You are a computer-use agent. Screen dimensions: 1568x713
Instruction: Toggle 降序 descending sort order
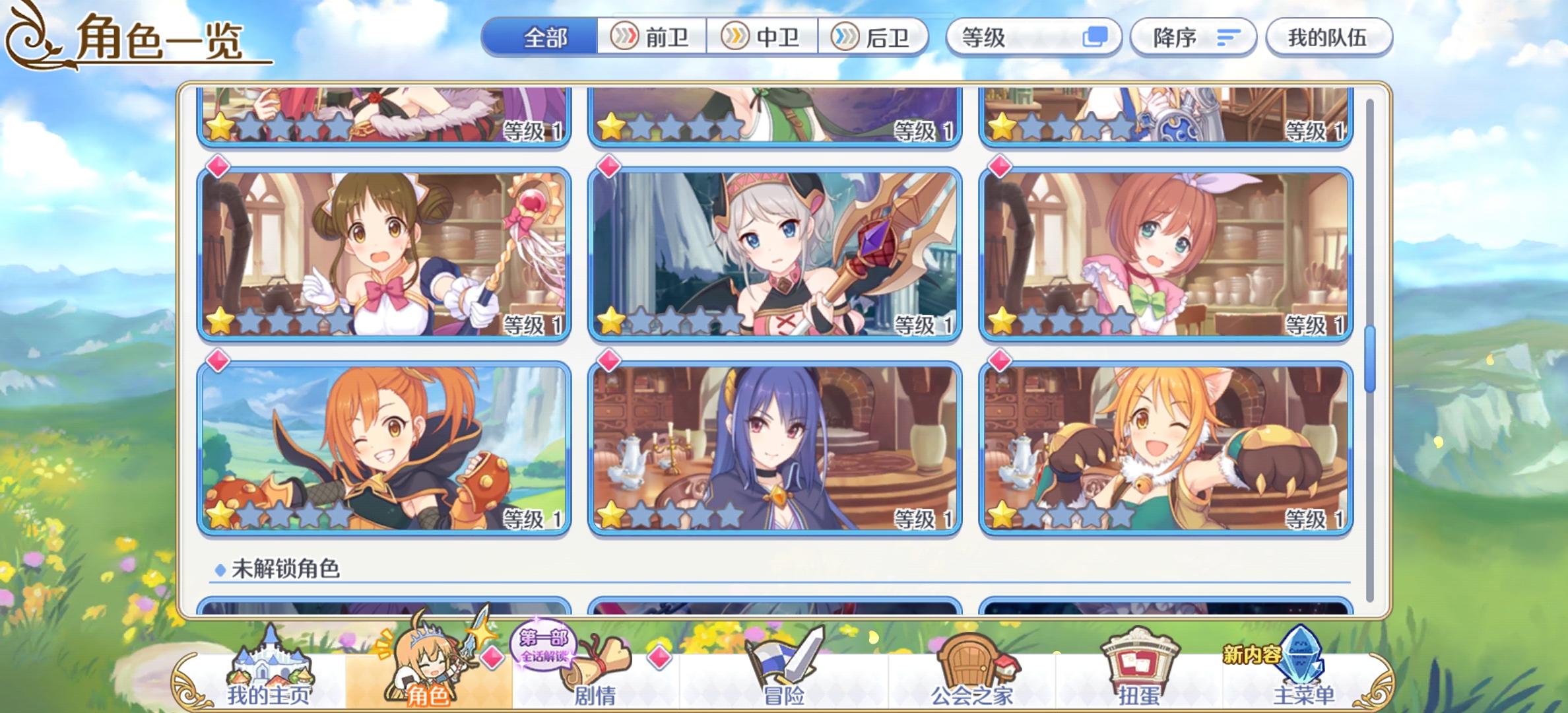tap(1192, 38)
